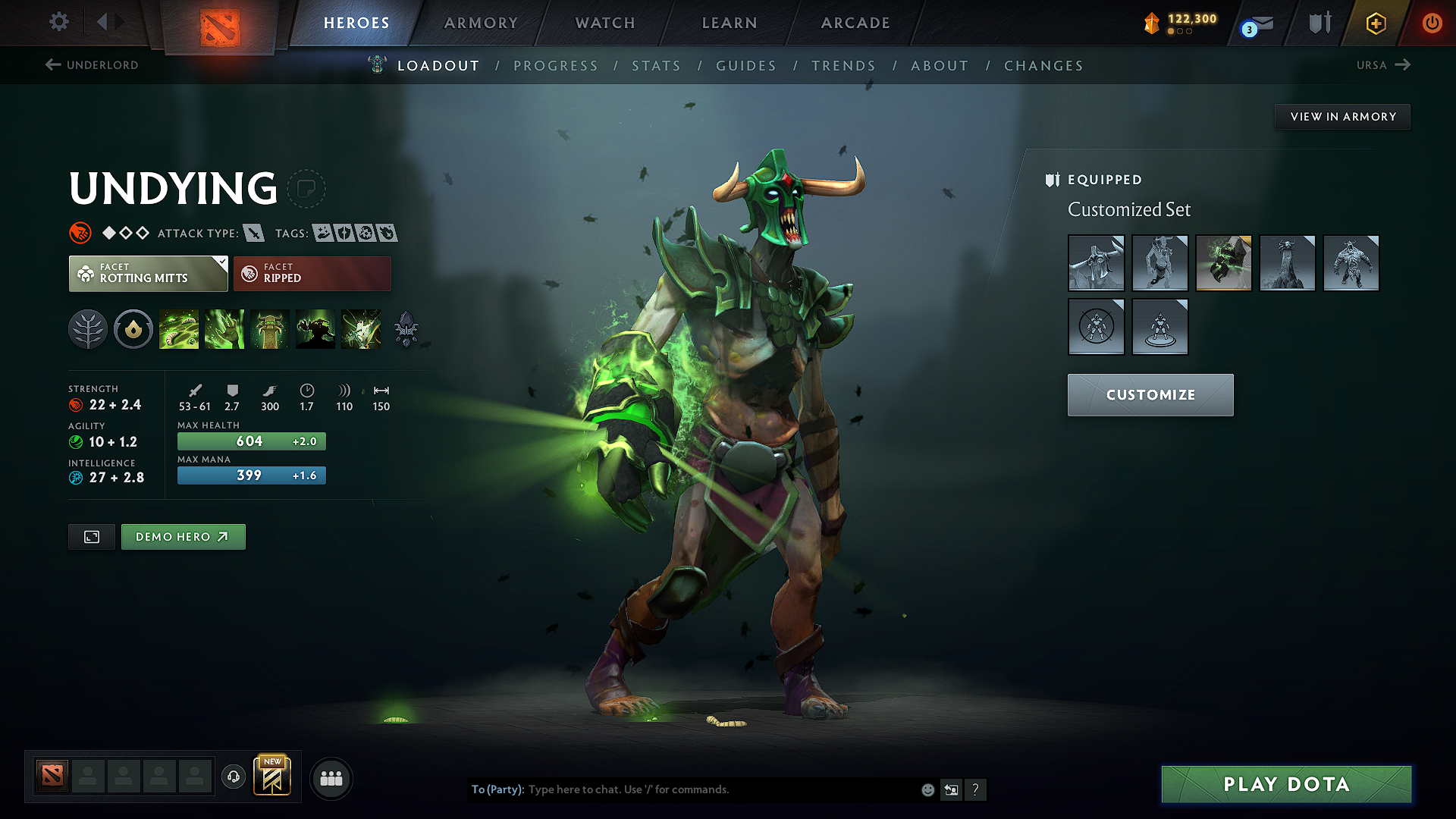Click the innate ability droplet icon
Viewport: 1456px width, 819px height.
[x=133, y=329]
